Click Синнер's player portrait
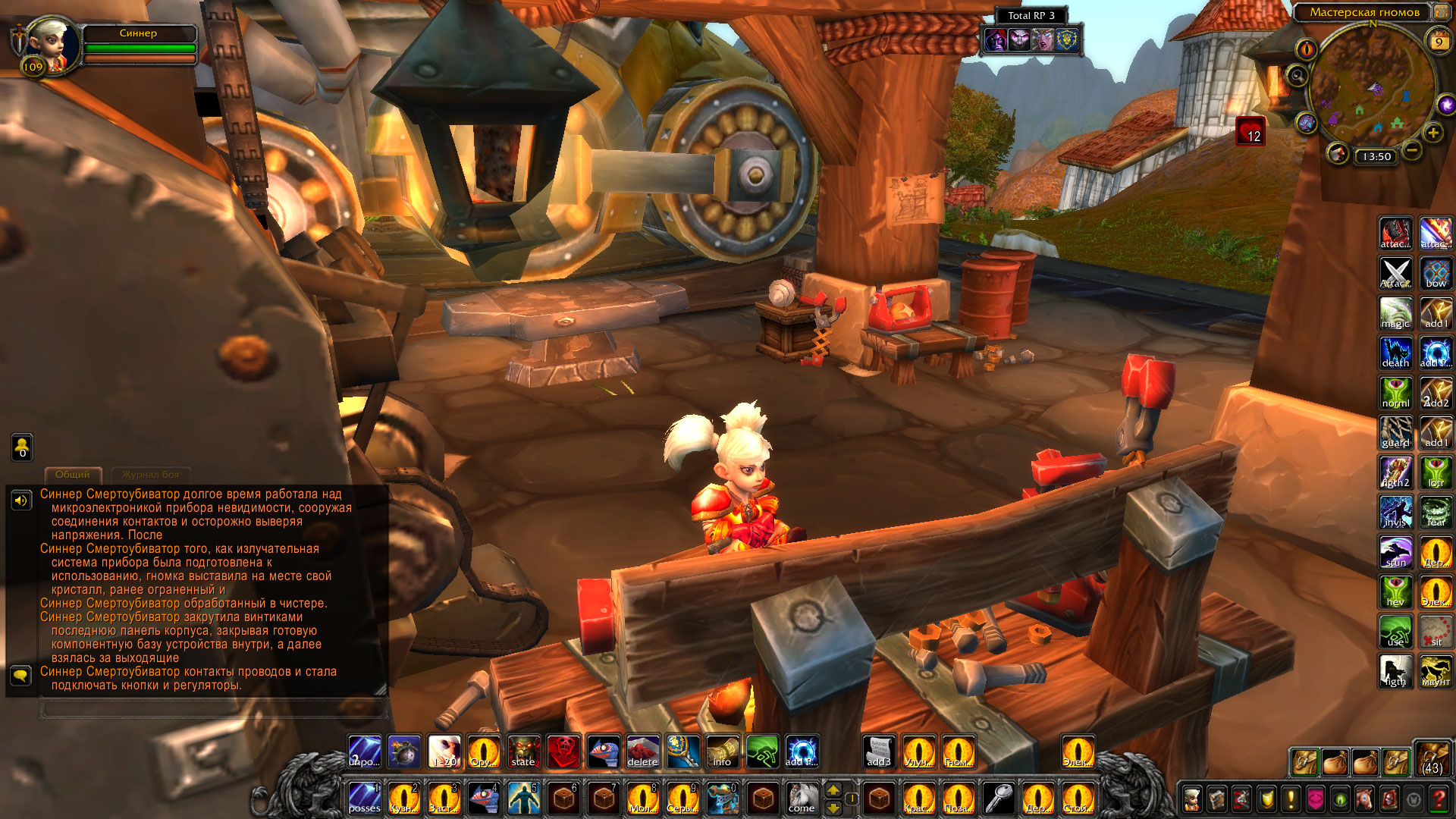 point(52,45)
